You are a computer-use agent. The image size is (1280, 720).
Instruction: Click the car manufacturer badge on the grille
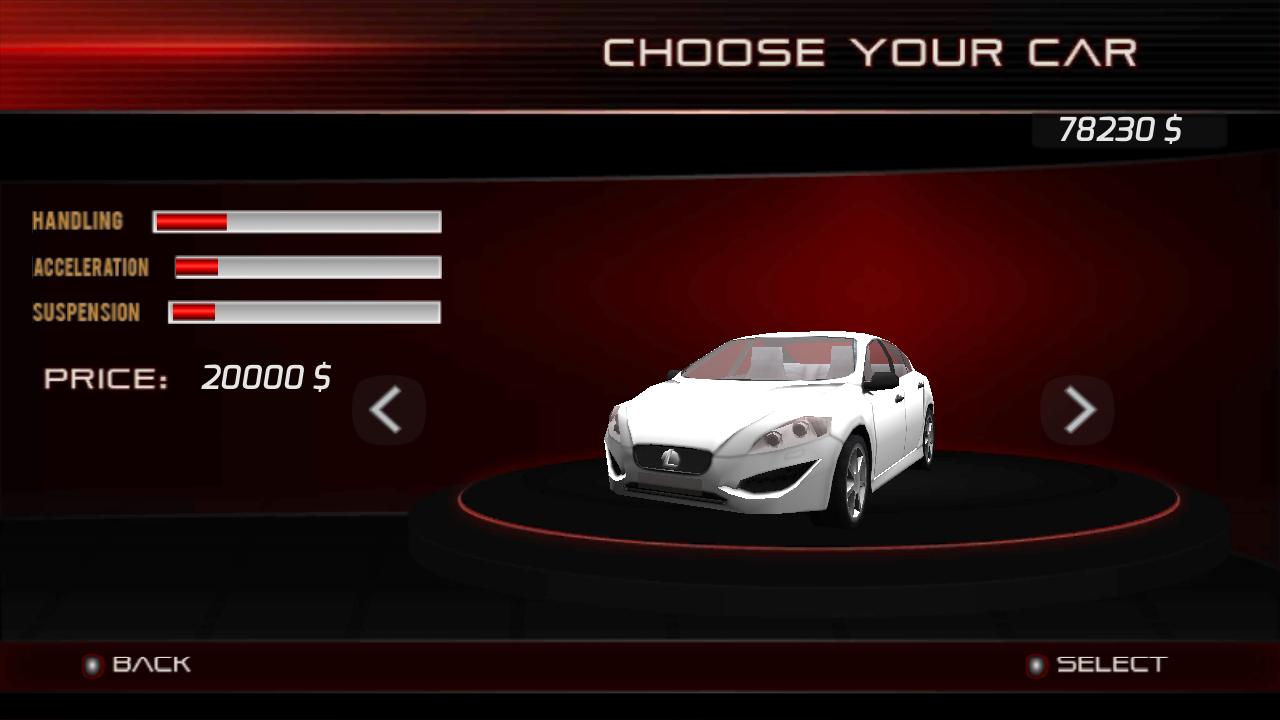coord(672,459)
